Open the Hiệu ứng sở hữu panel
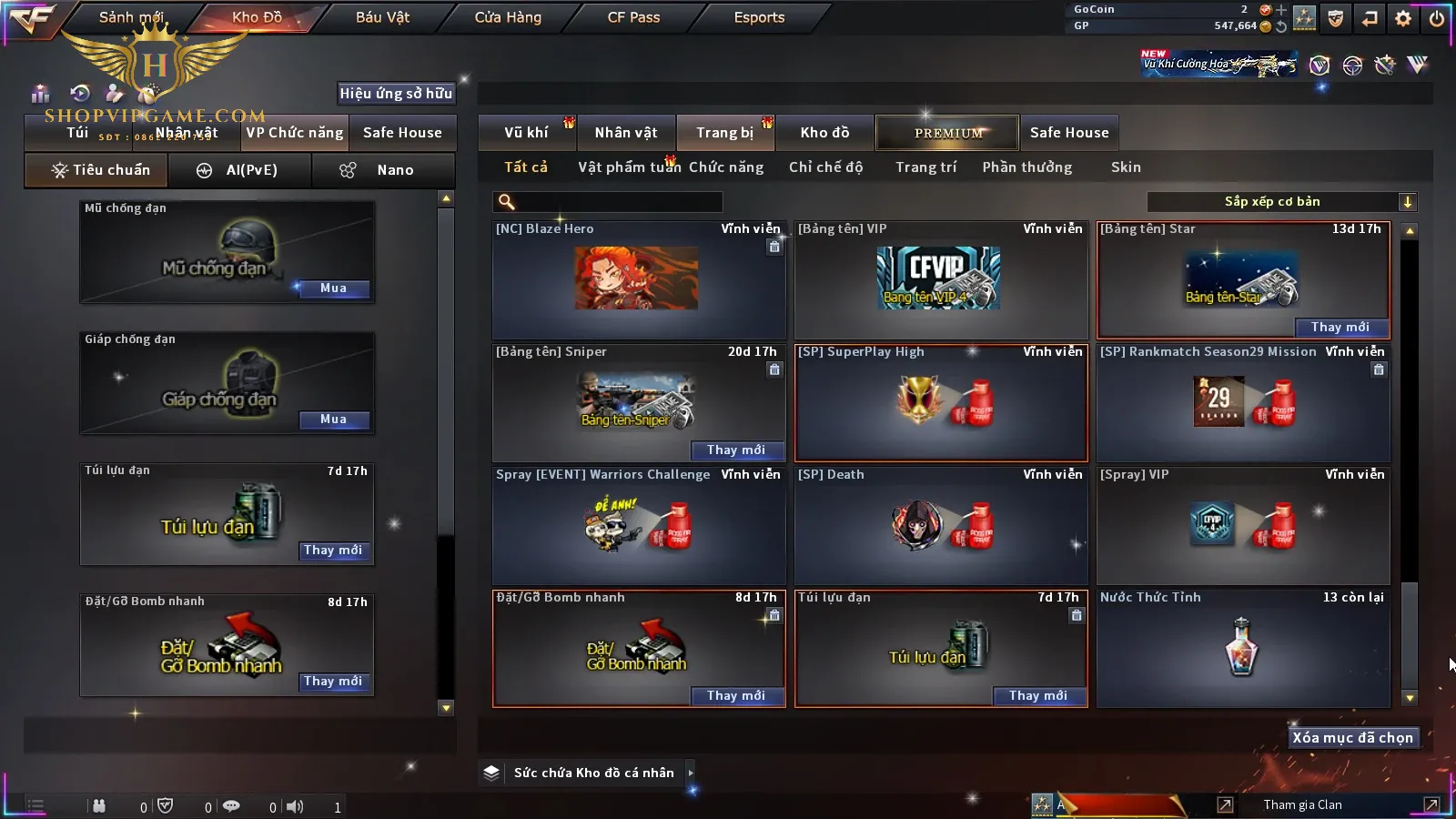1456x819 pixels. pyautogui.click(x=396, y=93)
